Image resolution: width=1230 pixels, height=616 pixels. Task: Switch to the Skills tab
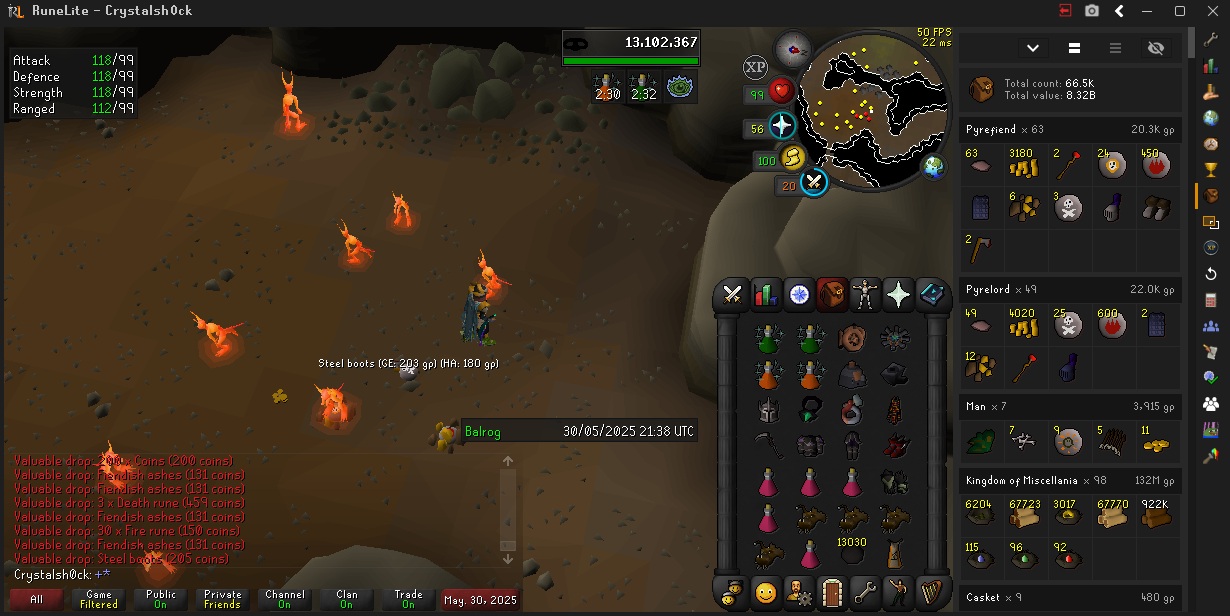click(766, 295)
